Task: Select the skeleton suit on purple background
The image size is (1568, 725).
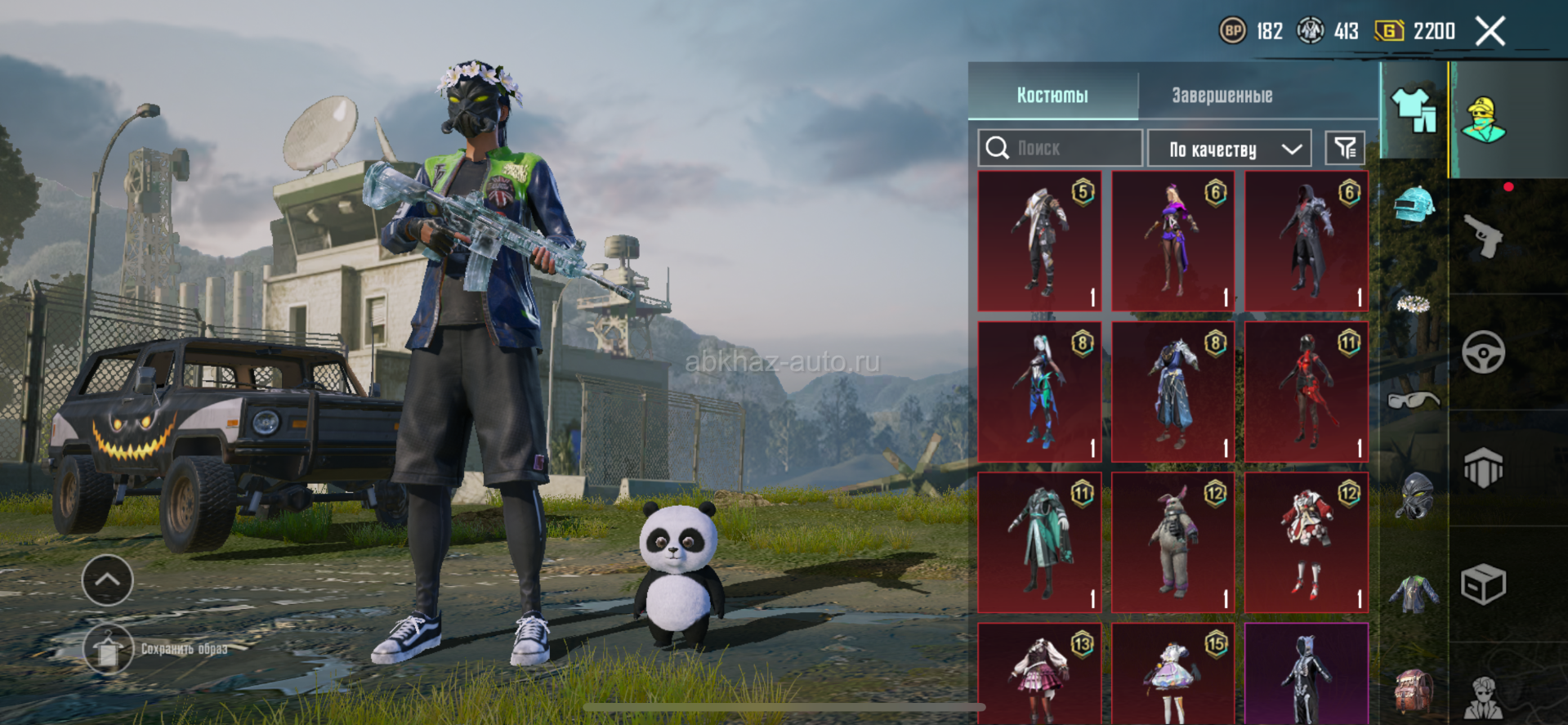Action: (1306, 675)
